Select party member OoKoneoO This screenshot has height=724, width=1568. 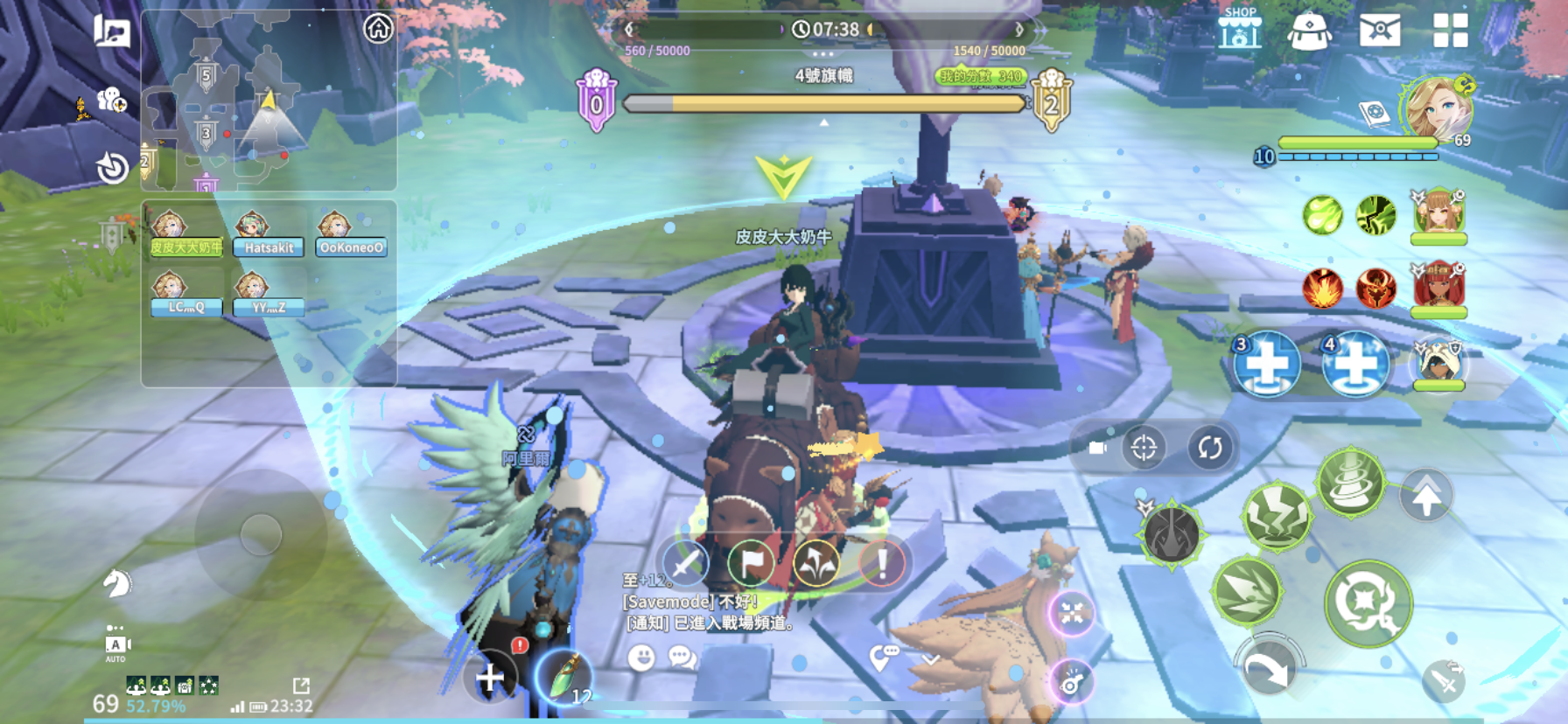pos(351,236)
